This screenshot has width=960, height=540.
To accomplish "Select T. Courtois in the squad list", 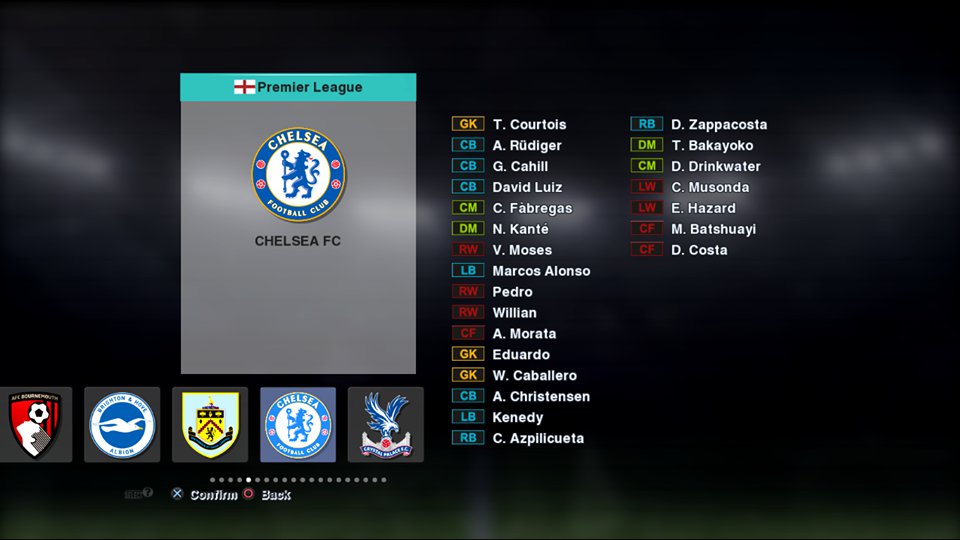I will click(x=529, y=125).
